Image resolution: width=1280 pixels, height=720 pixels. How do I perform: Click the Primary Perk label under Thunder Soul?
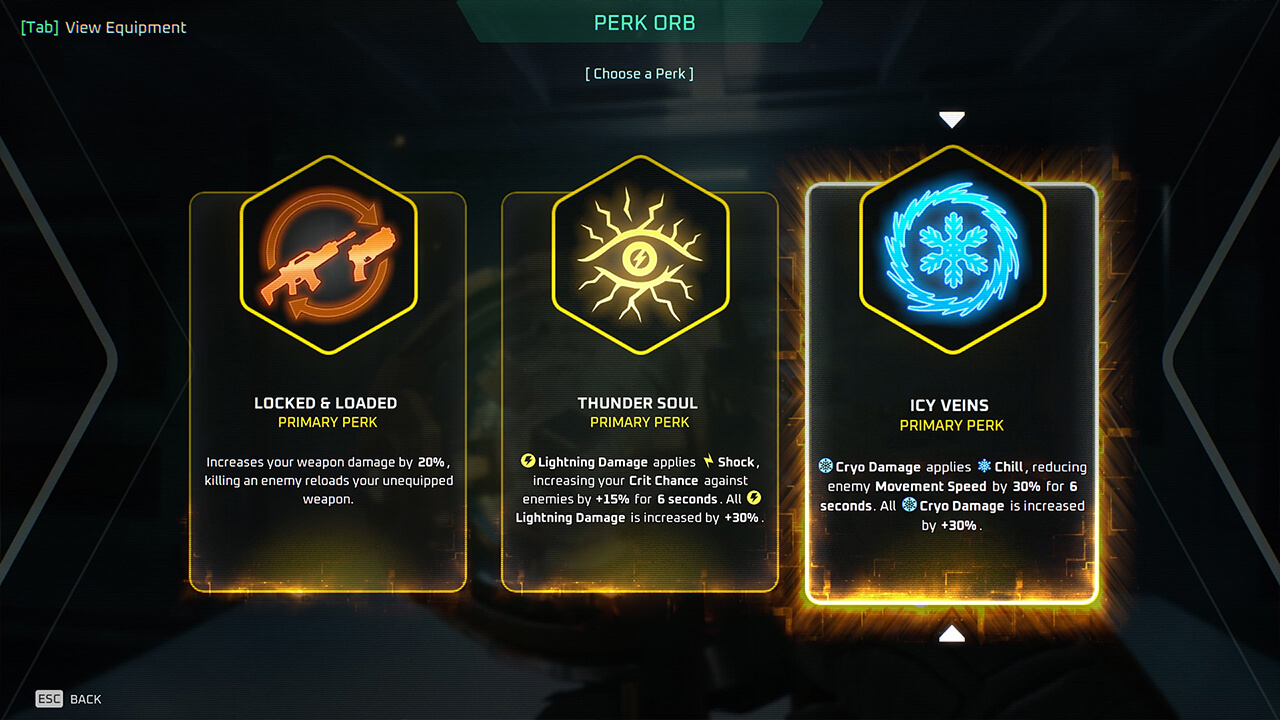pos(640,421)
